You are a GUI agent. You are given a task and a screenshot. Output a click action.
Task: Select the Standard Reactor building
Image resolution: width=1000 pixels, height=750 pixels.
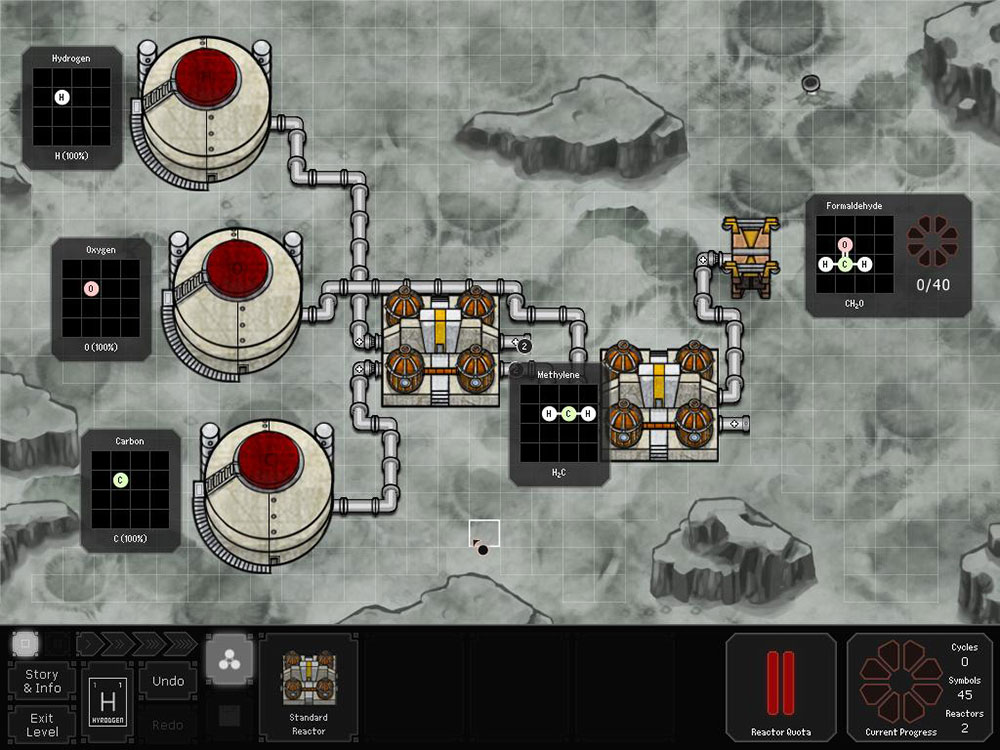308,688
